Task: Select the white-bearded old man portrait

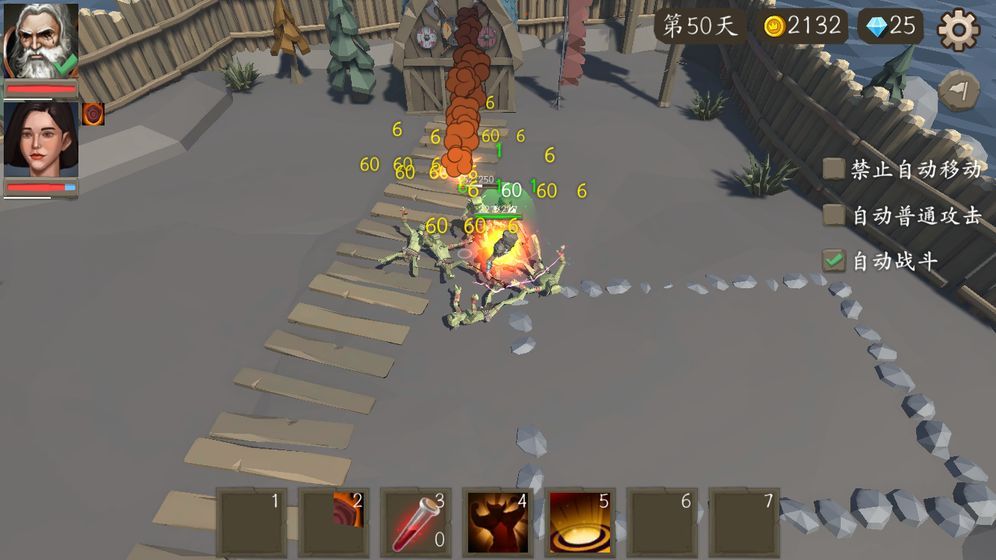Action: point(40,41)
